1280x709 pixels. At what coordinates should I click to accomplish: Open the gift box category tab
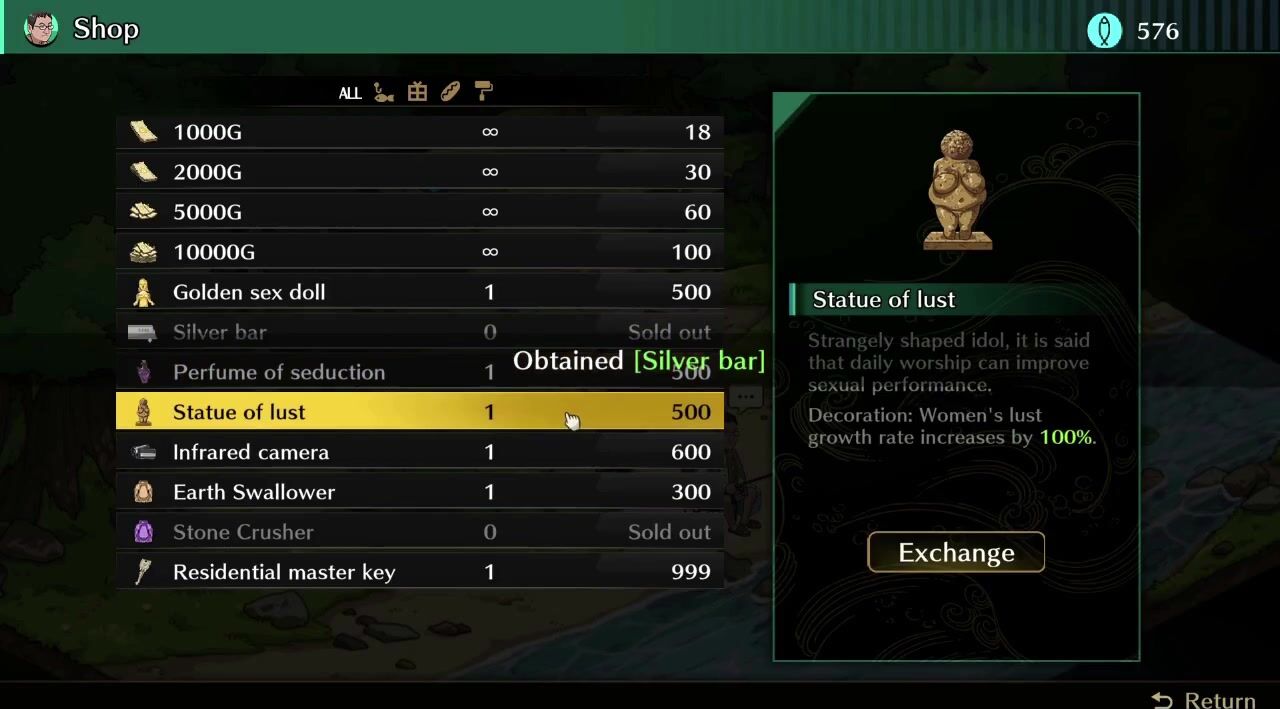pos(417,92)
